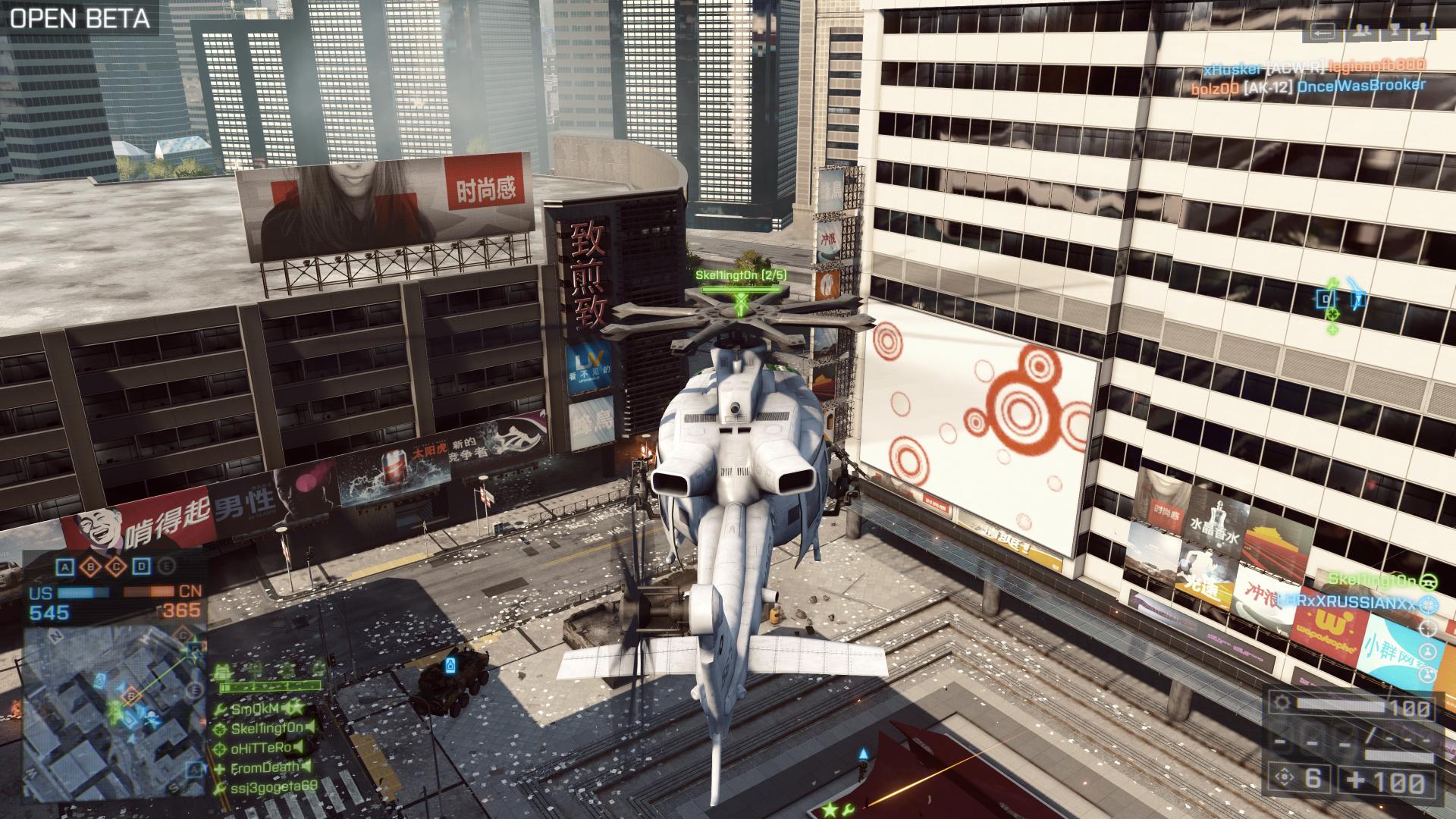This screenshot has width=1456, height=819.
Task: Click the neutral E objective marker
Action: pos(166,566)
